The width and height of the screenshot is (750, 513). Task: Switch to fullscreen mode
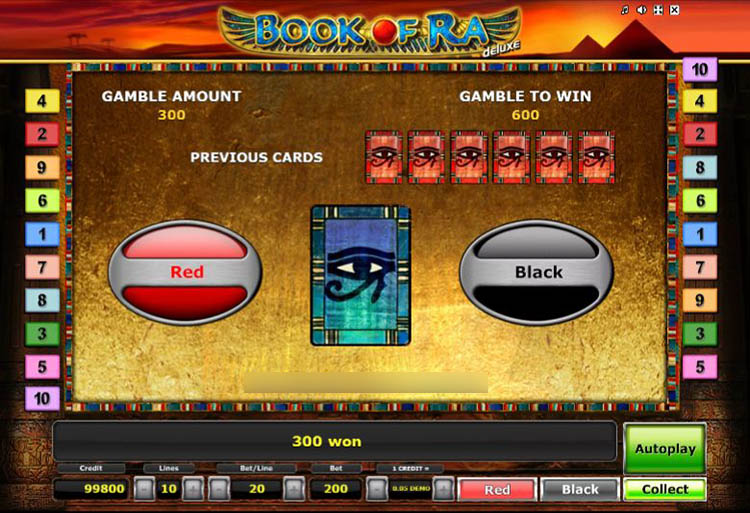657,11
